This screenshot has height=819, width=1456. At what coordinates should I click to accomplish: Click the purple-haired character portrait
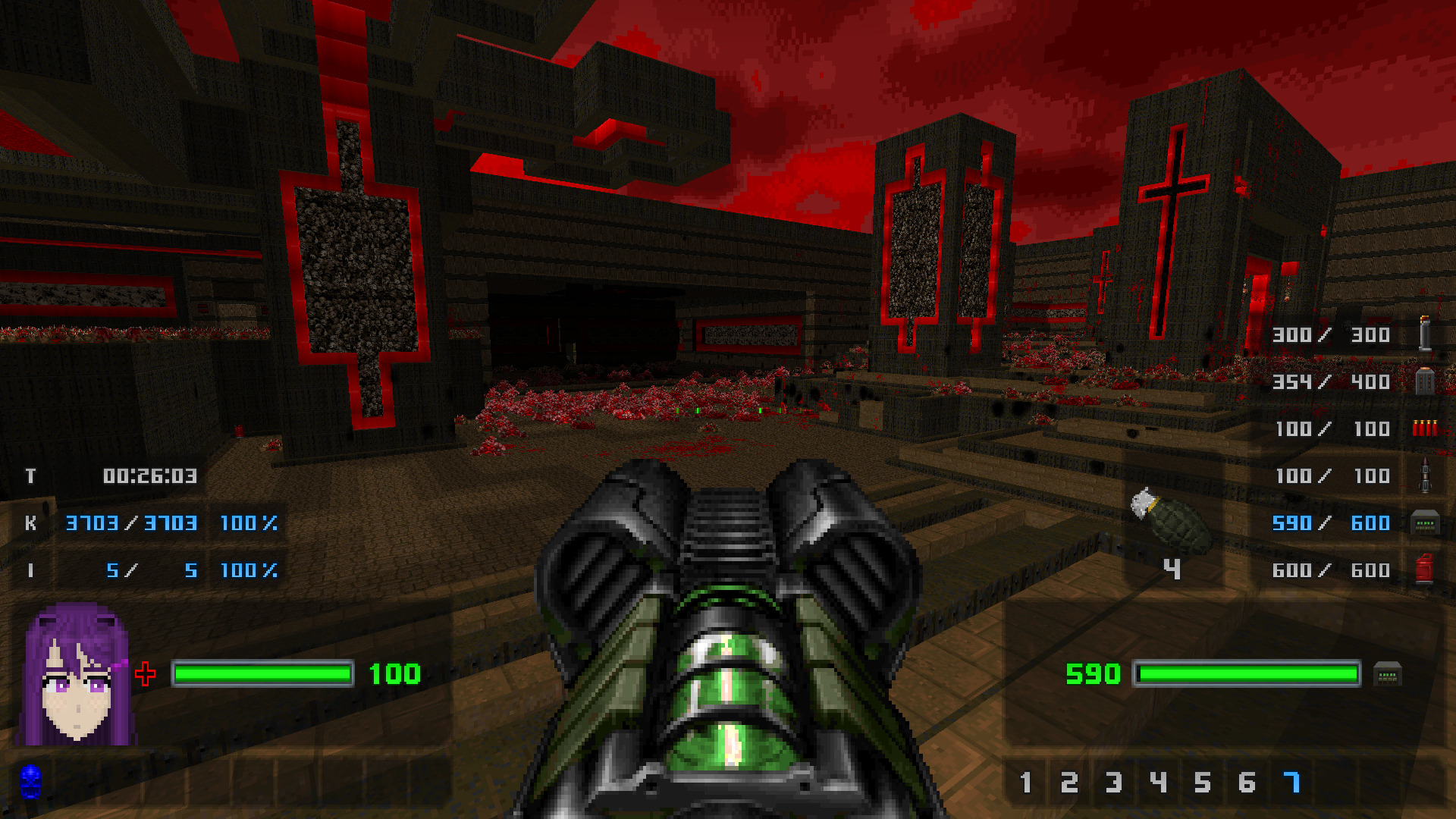77,675
